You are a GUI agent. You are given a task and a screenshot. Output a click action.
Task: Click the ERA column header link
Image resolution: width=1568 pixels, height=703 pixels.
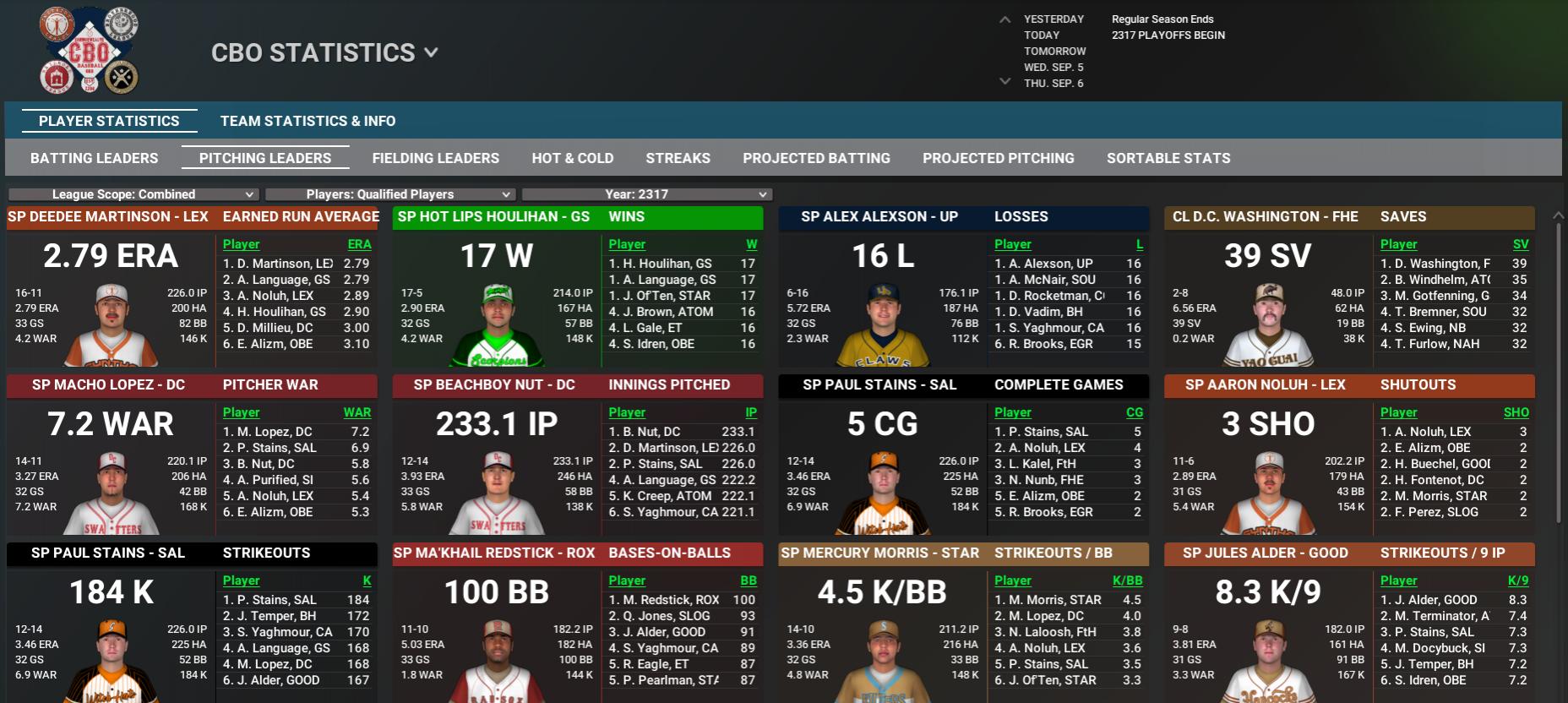[359, 244]
